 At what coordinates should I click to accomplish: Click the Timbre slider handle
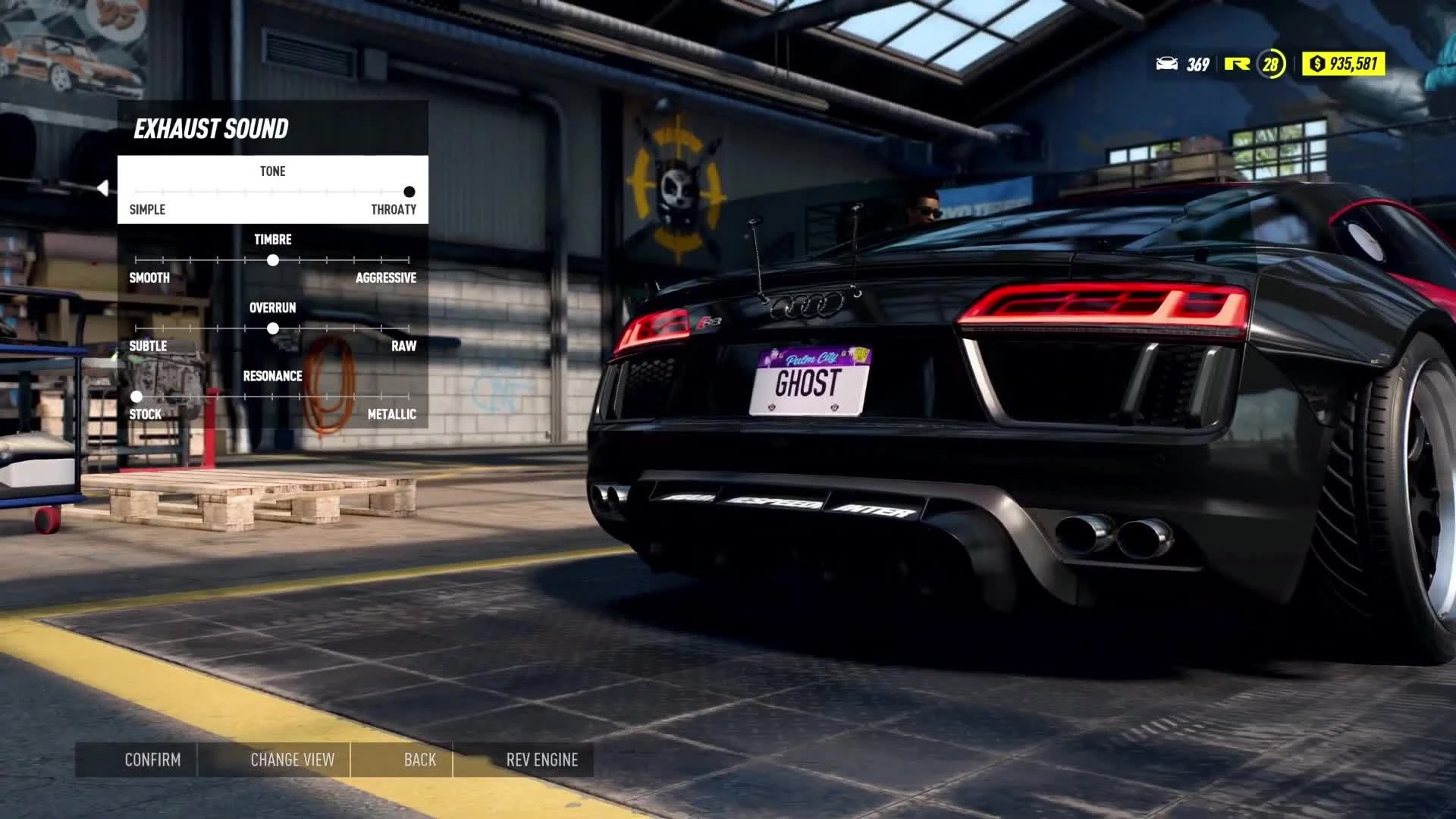coord(273,260)
